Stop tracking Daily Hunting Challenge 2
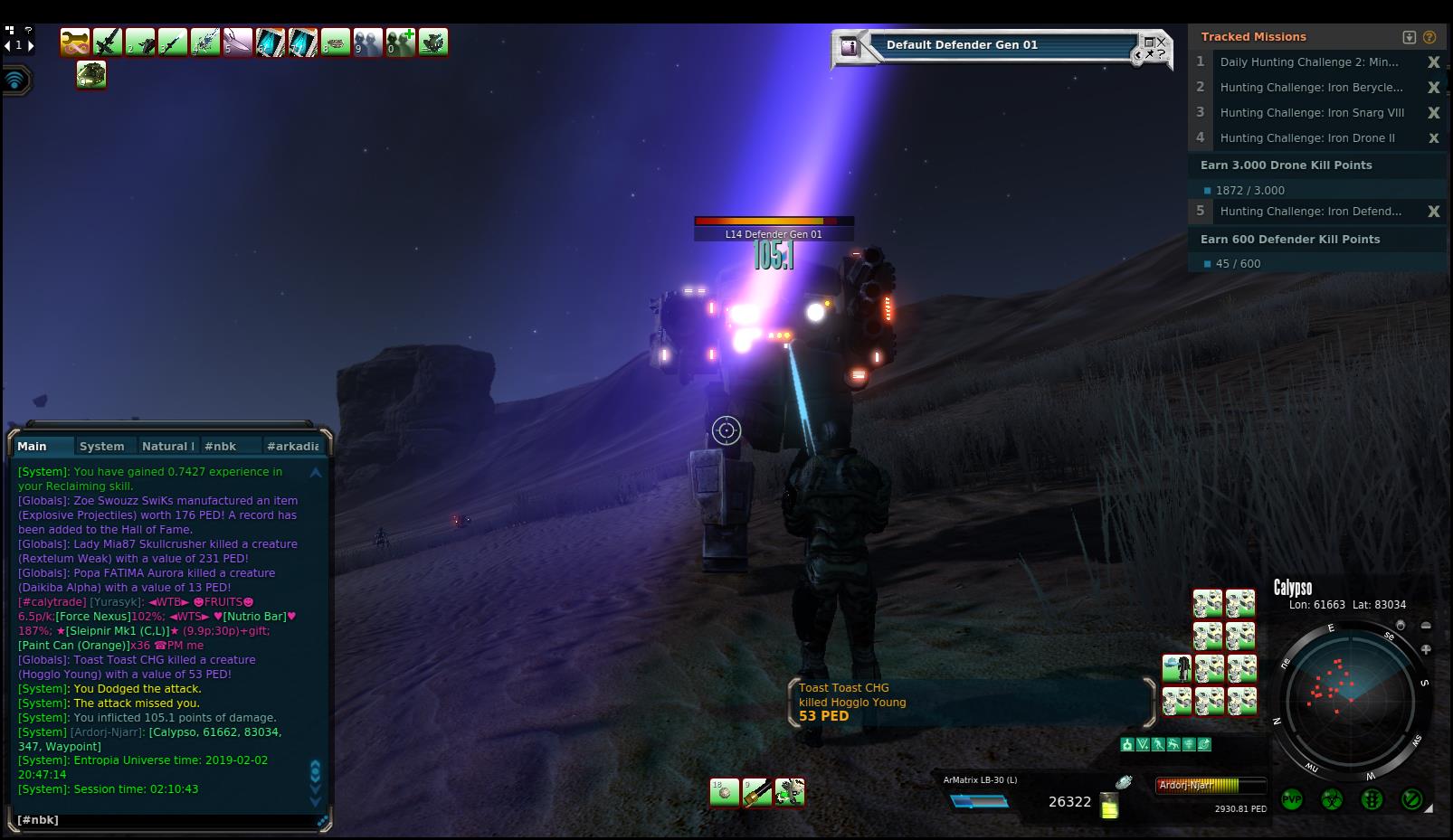The width and height of the screenshot is (1453, 840). (1433, 62)
